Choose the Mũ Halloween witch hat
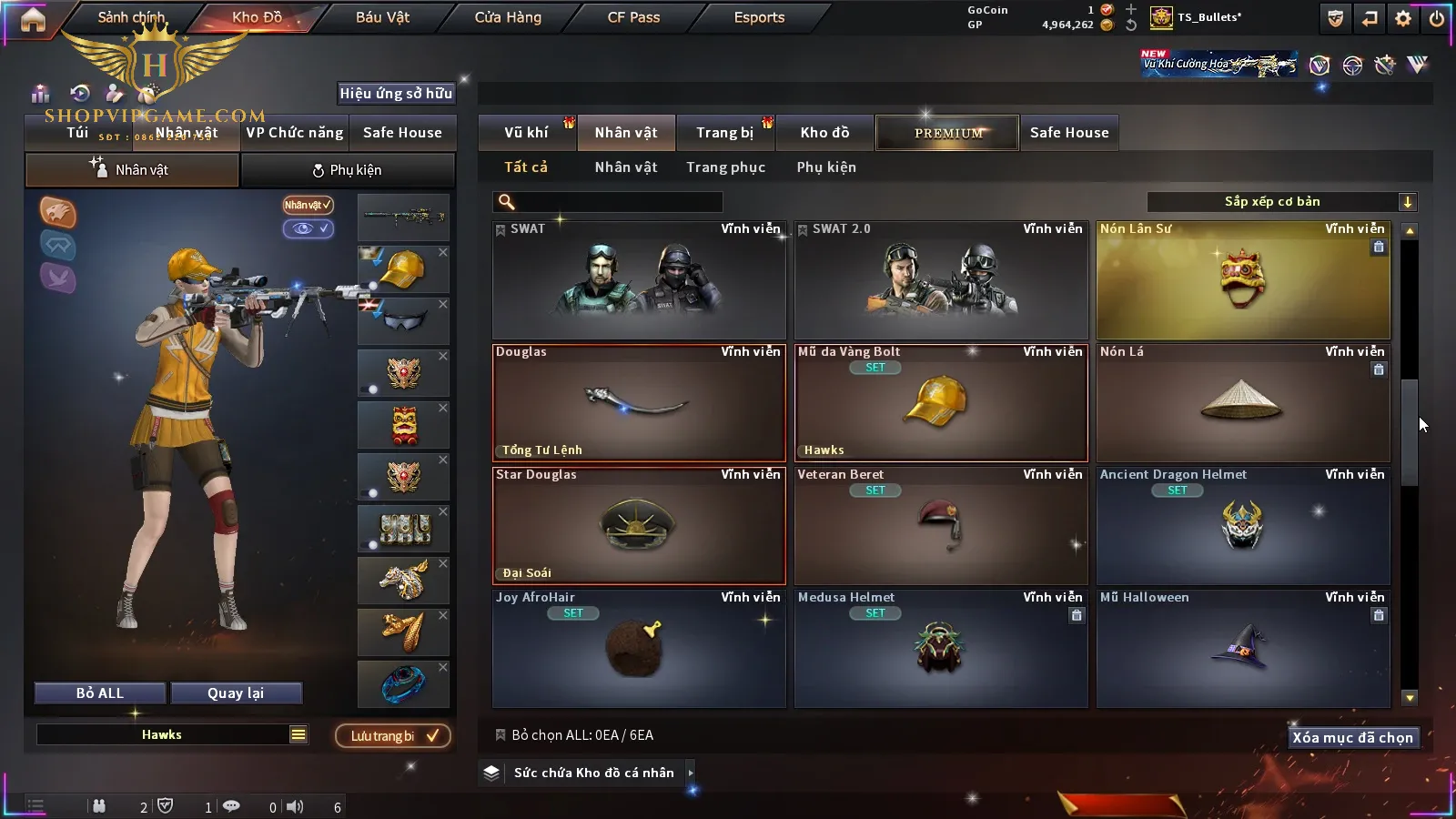 [x=1242, y=649]
